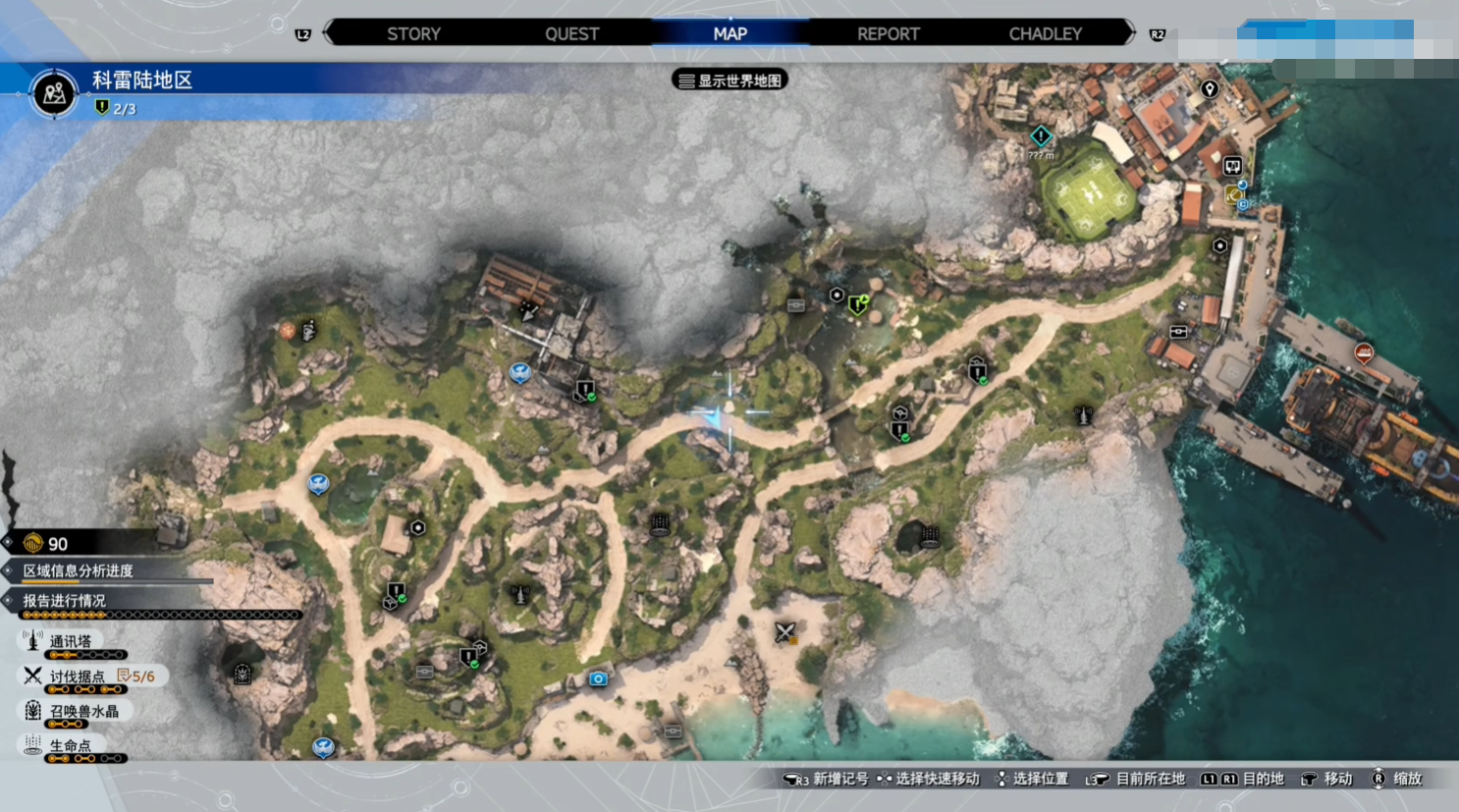The height and width of the screenshot is (812, 1459).
Task: Click the 显示世界地图 world map button
Action: 730,81
